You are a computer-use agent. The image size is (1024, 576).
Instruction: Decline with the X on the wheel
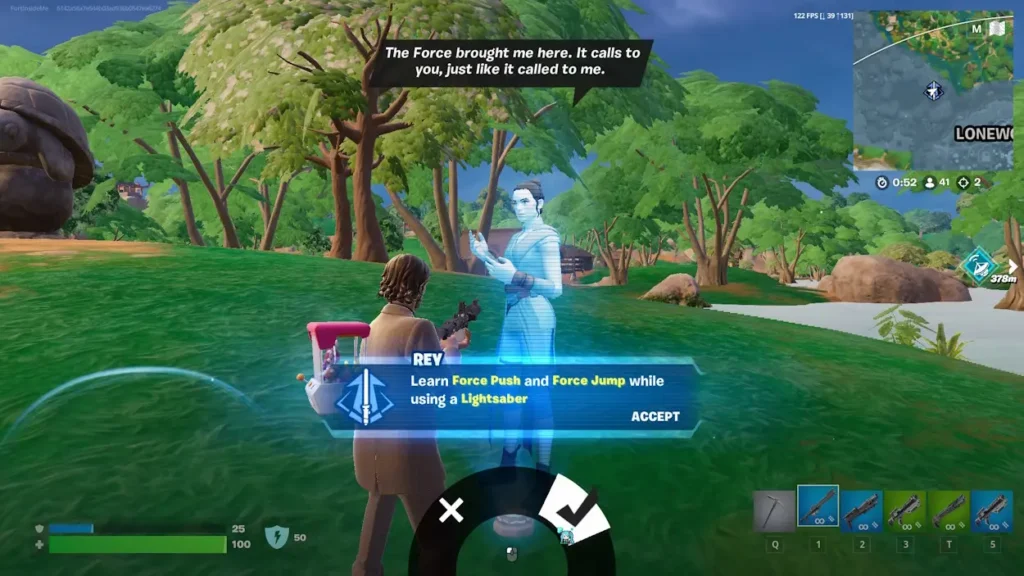(451, 511)
